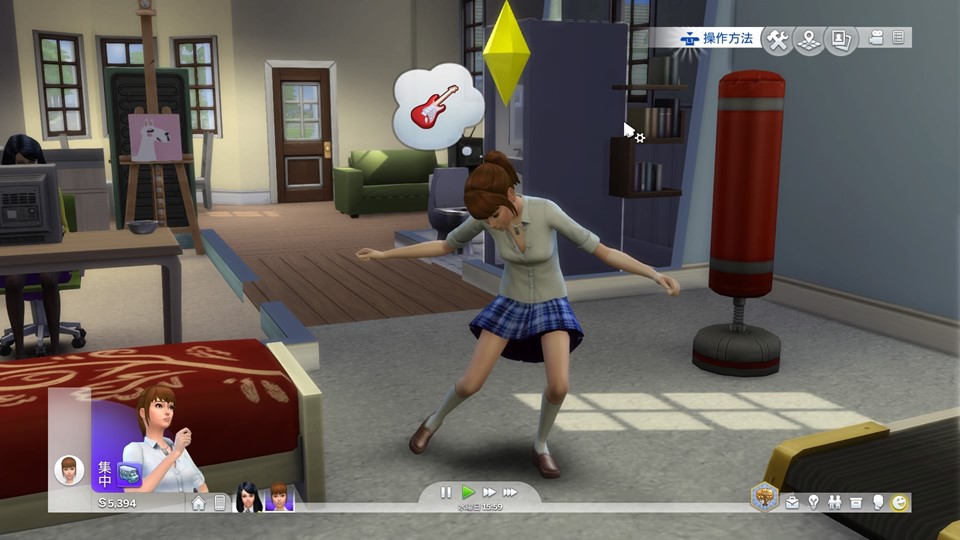Open the relationships panel with two figures
Viewport: 960px width, 540px height.
tap(834, 503)
